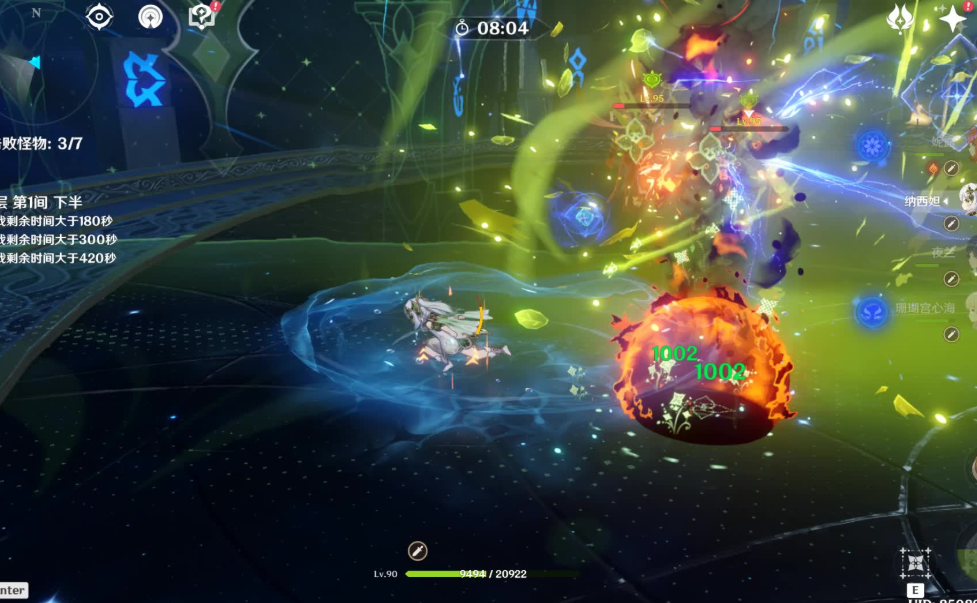Open the tutorial book with red alert
Screen dimensions: 977x603
point(202,16)
